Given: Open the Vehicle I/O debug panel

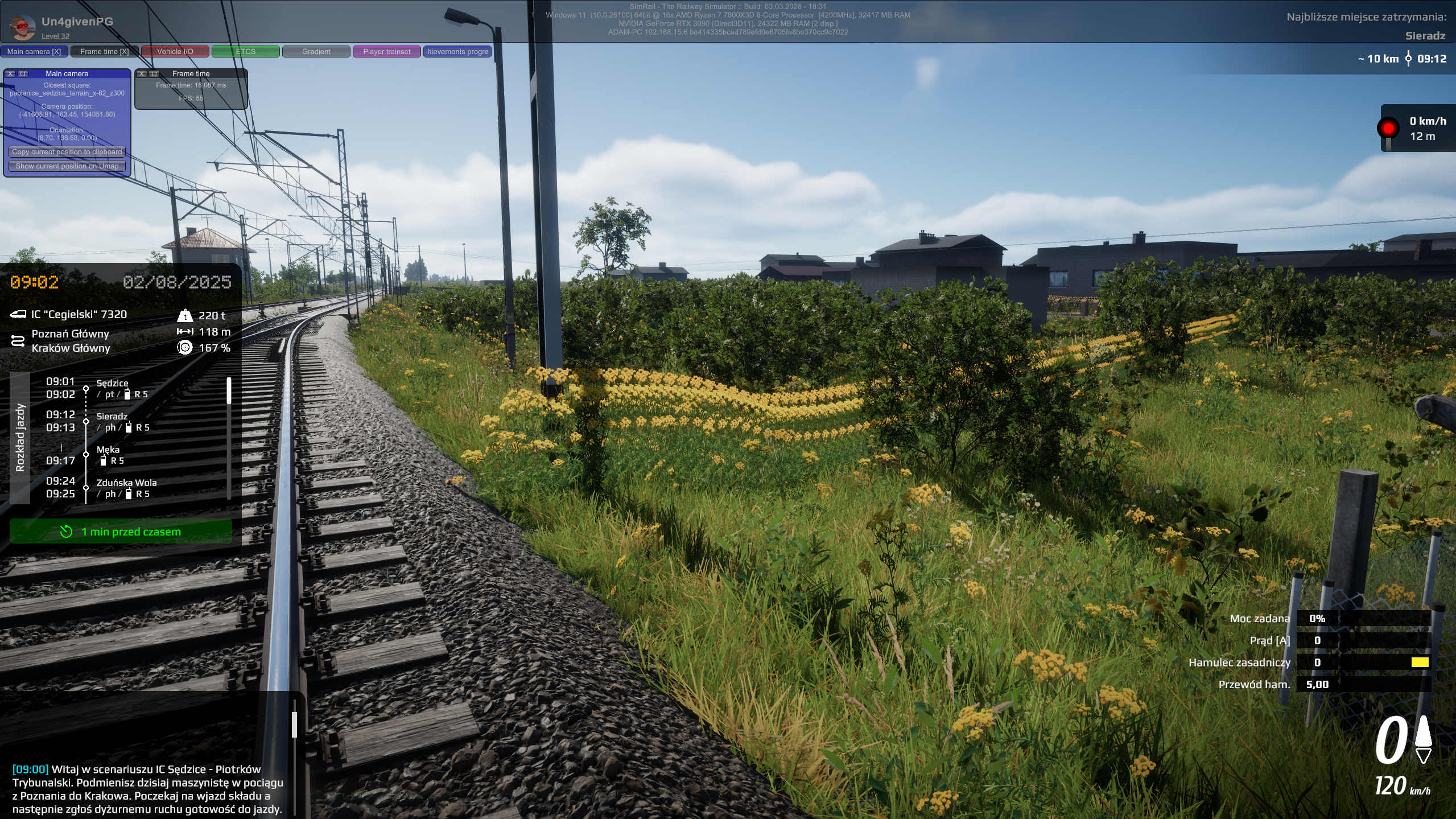Looking at the screenshot, I should pos(175,52).
